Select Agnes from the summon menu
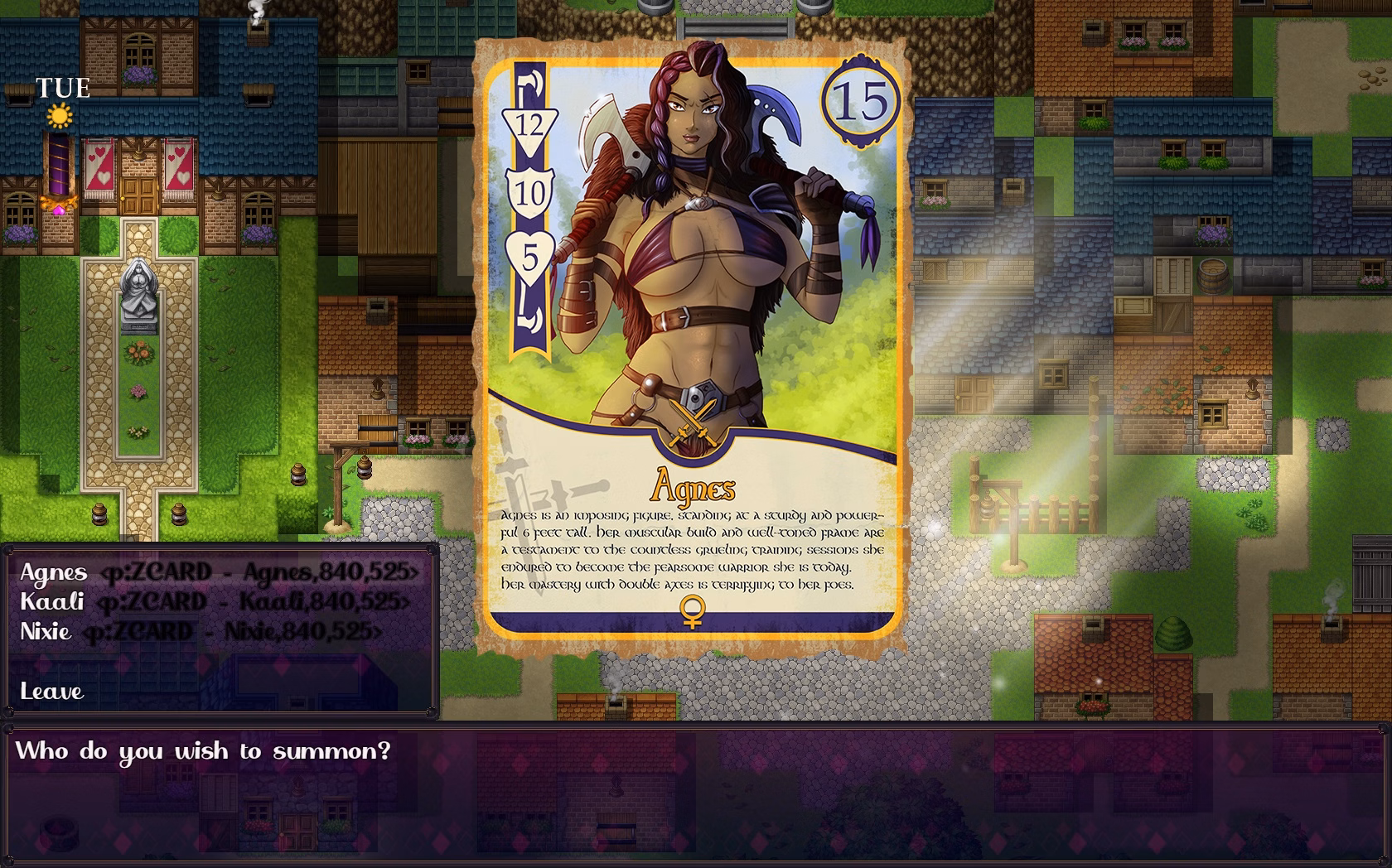Viewport: 1392px width, 868px height. (53, 573)
